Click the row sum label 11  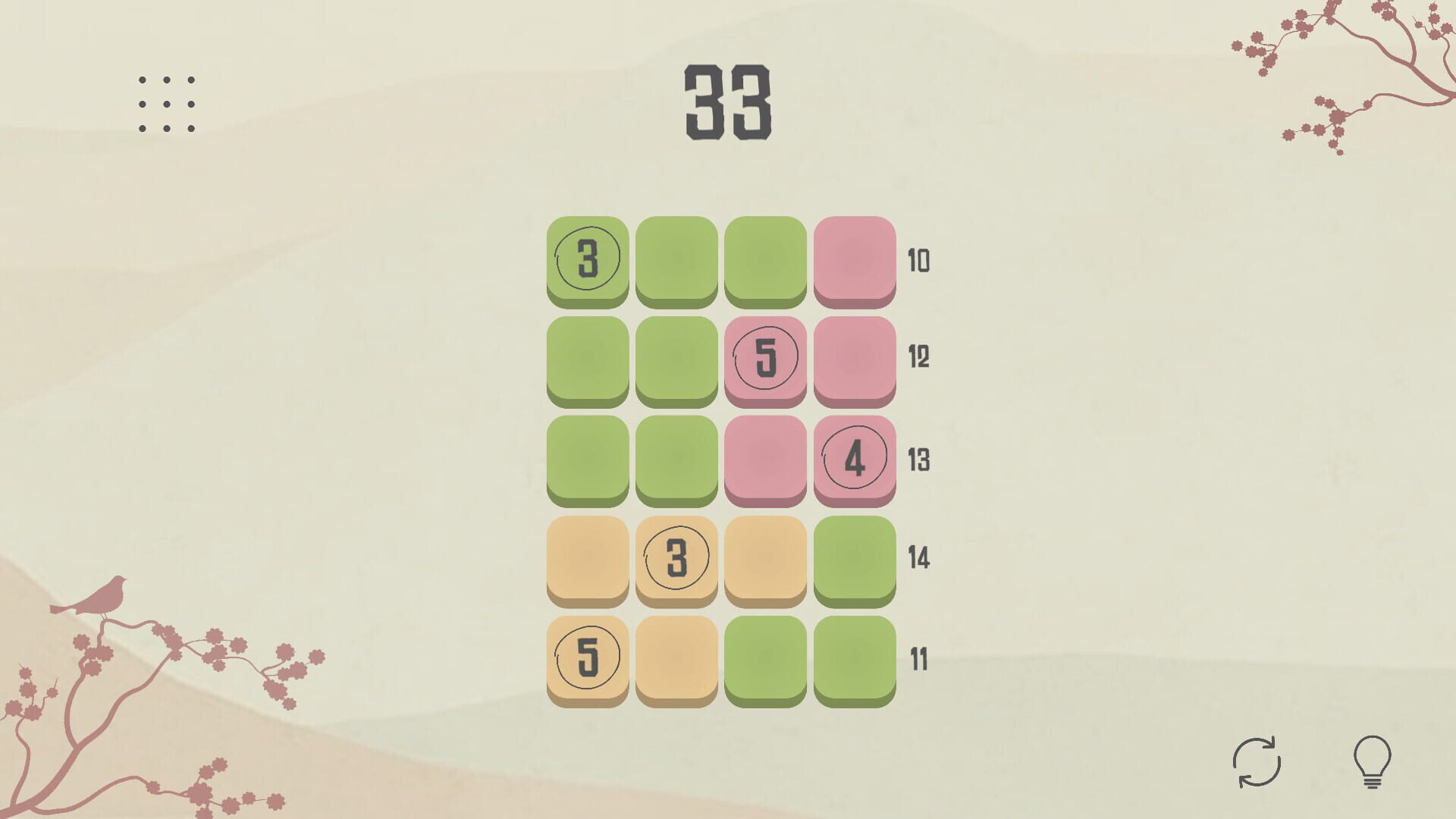(919, 658)
